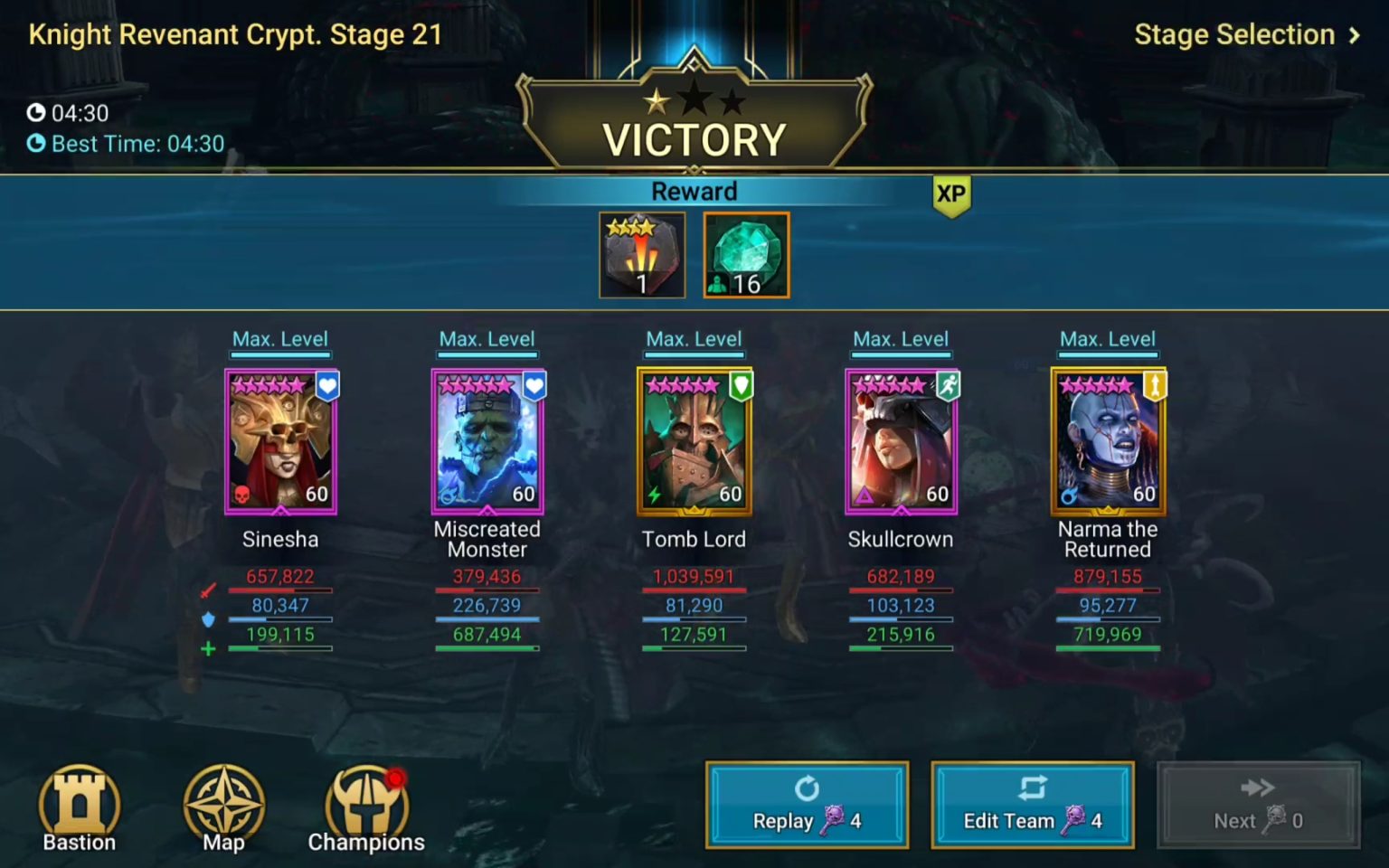1389x868 pixels.
Task: Inspect the green gem reward
Action: coord(746,255)
